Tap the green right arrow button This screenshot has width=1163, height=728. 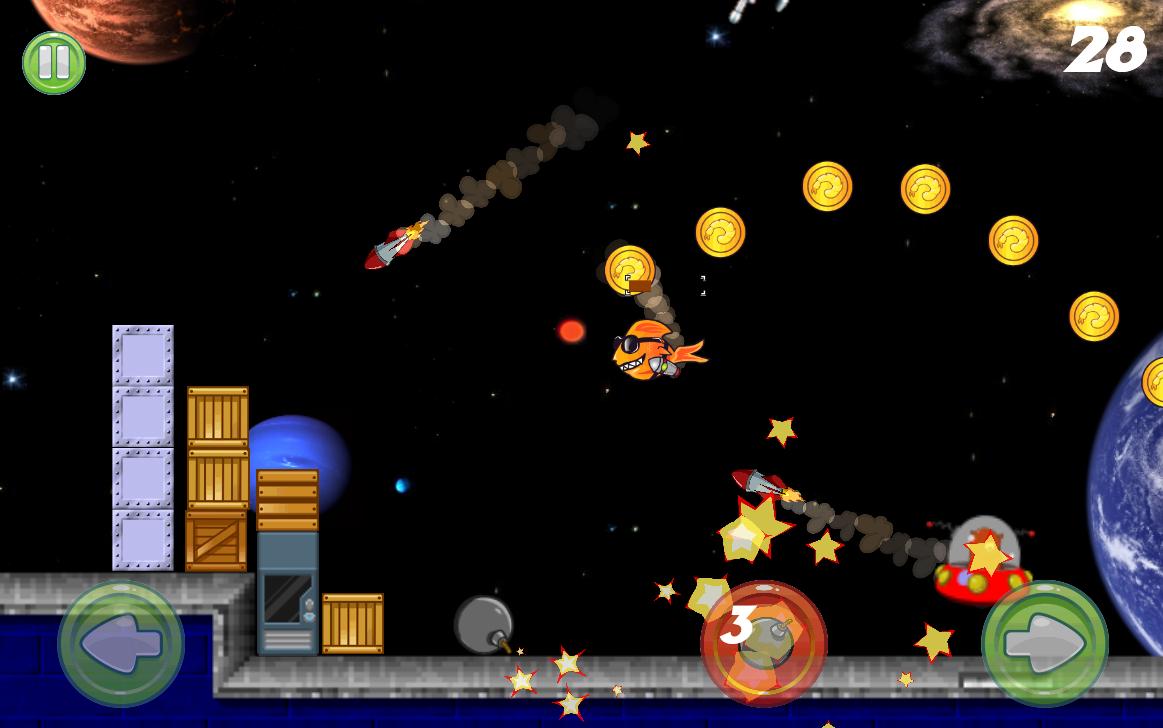pos(1044,644)
